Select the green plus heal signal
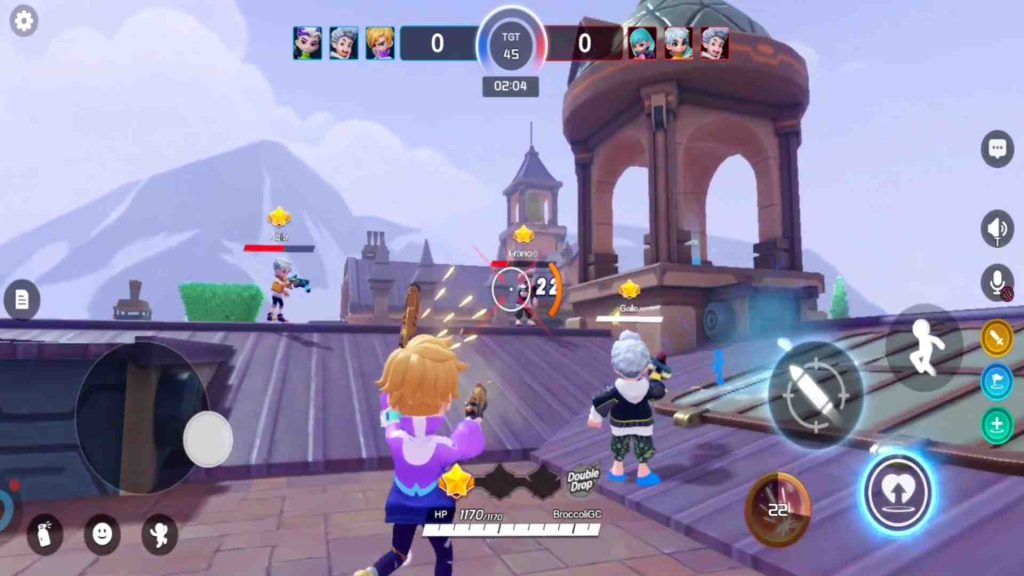The width and height of the screenshot is (1024, 576). click(997, 426)
